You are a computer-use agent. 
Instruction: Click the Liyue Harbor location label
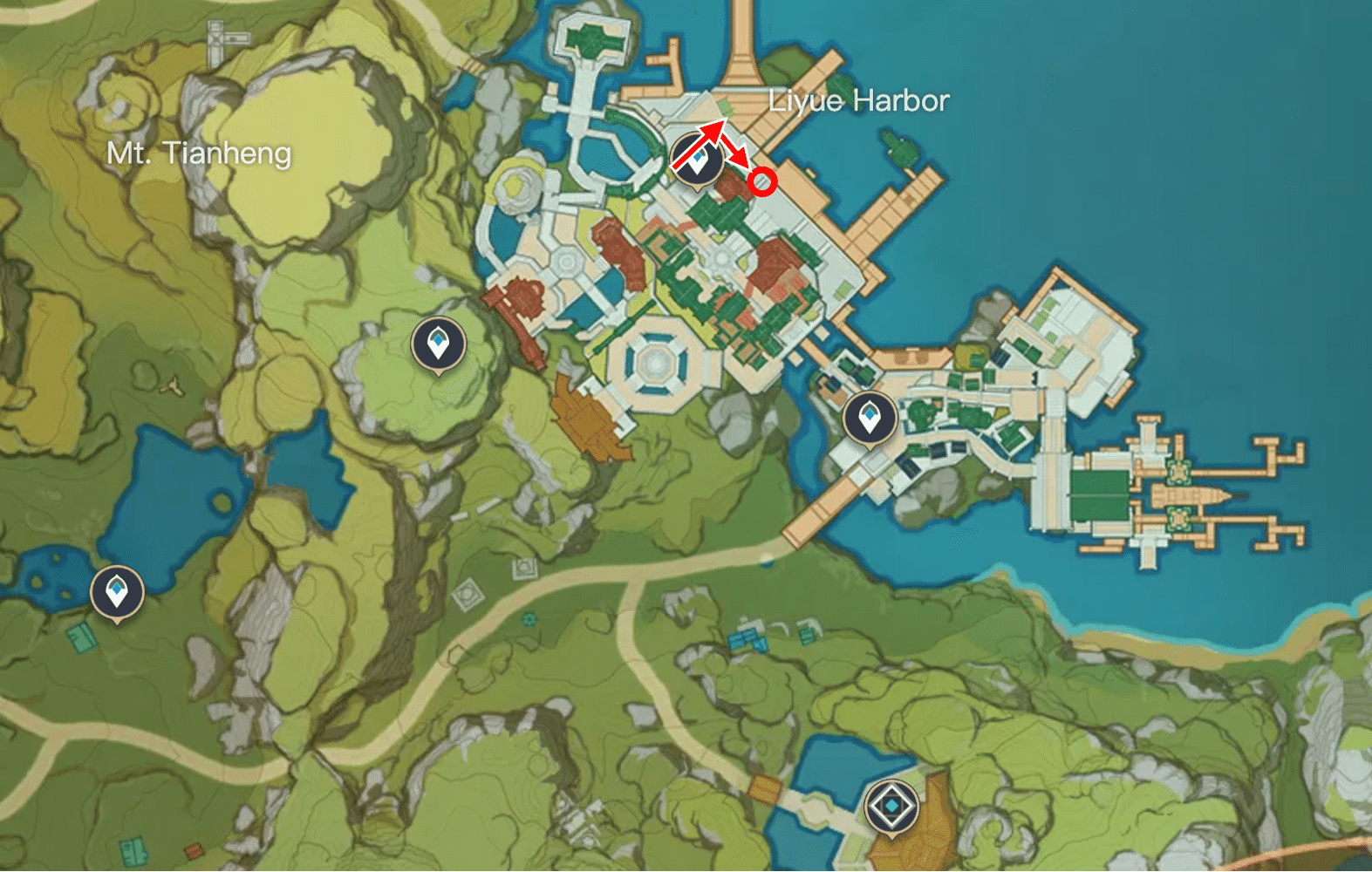coord(858,101)
